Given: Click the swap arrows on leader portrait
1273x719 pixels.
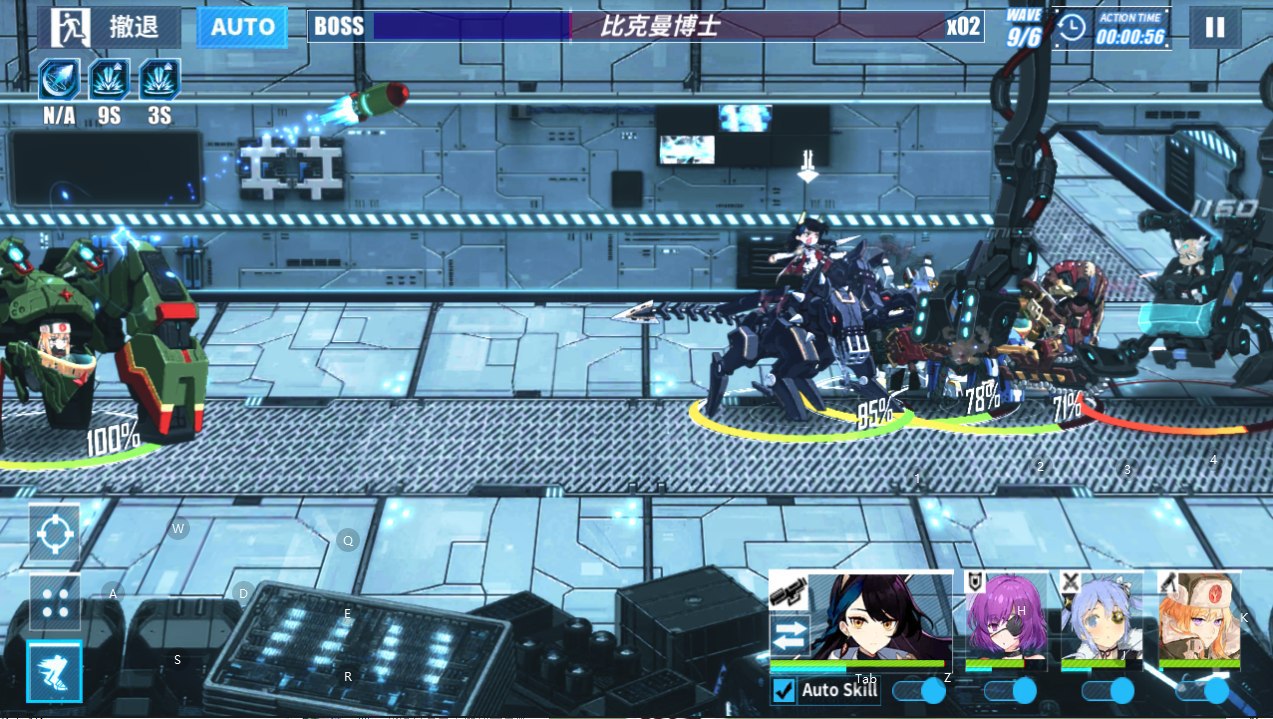Looking at the screenshot, I should [x=788, y=637].
